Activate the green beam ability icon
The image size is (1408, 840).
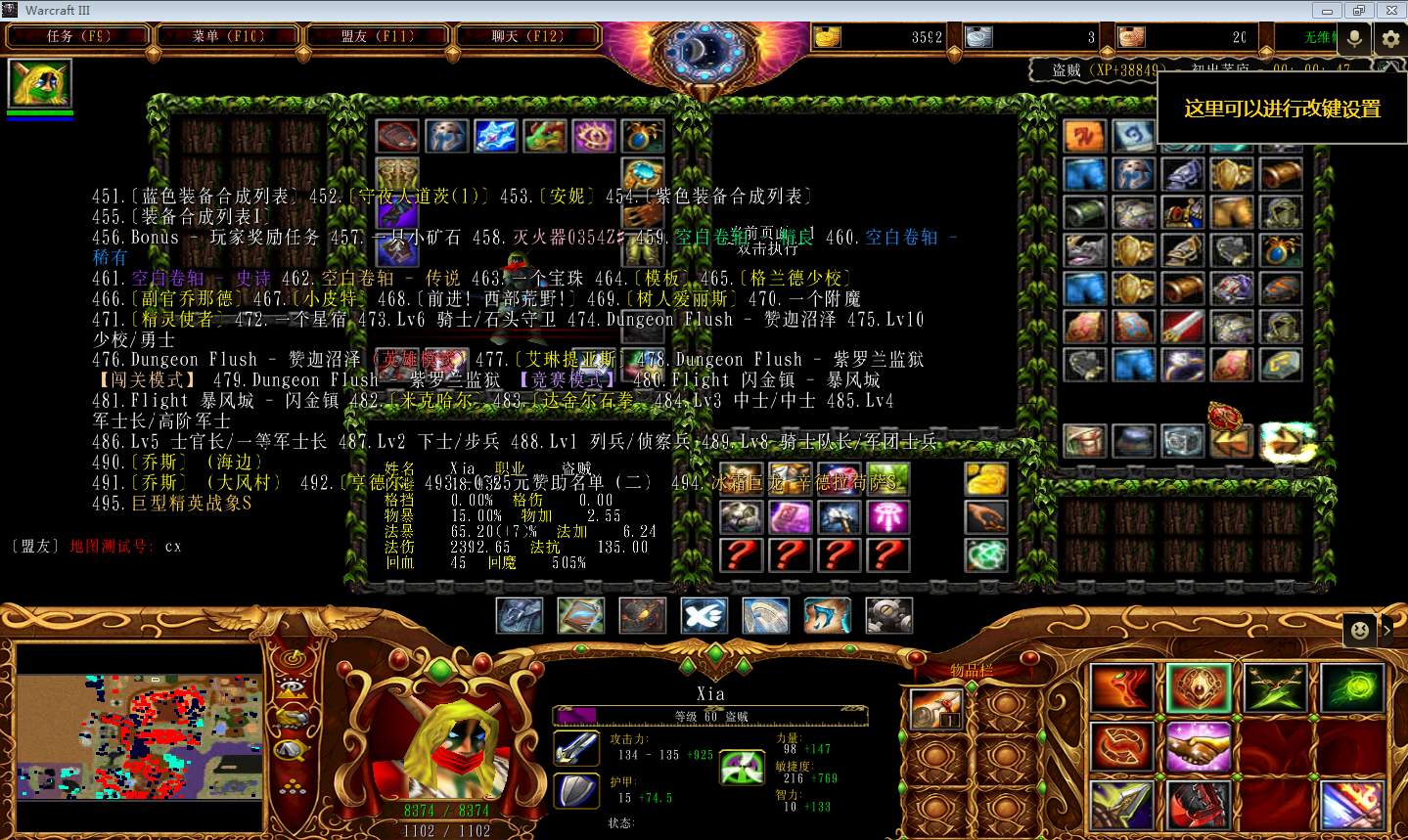coord(1352,687)
